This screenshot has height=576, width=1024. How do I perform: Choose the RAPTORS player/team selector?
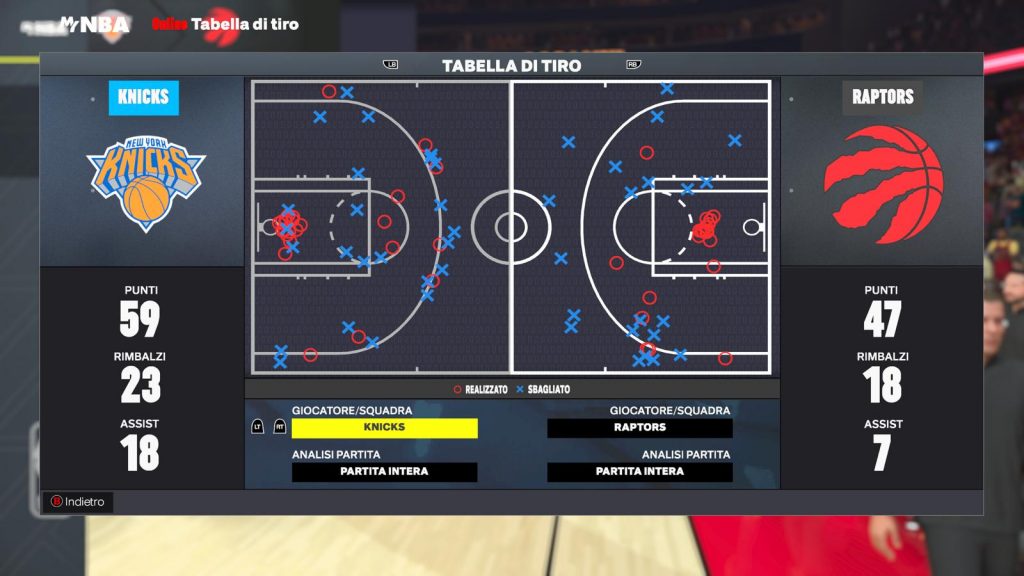point(640,428)
